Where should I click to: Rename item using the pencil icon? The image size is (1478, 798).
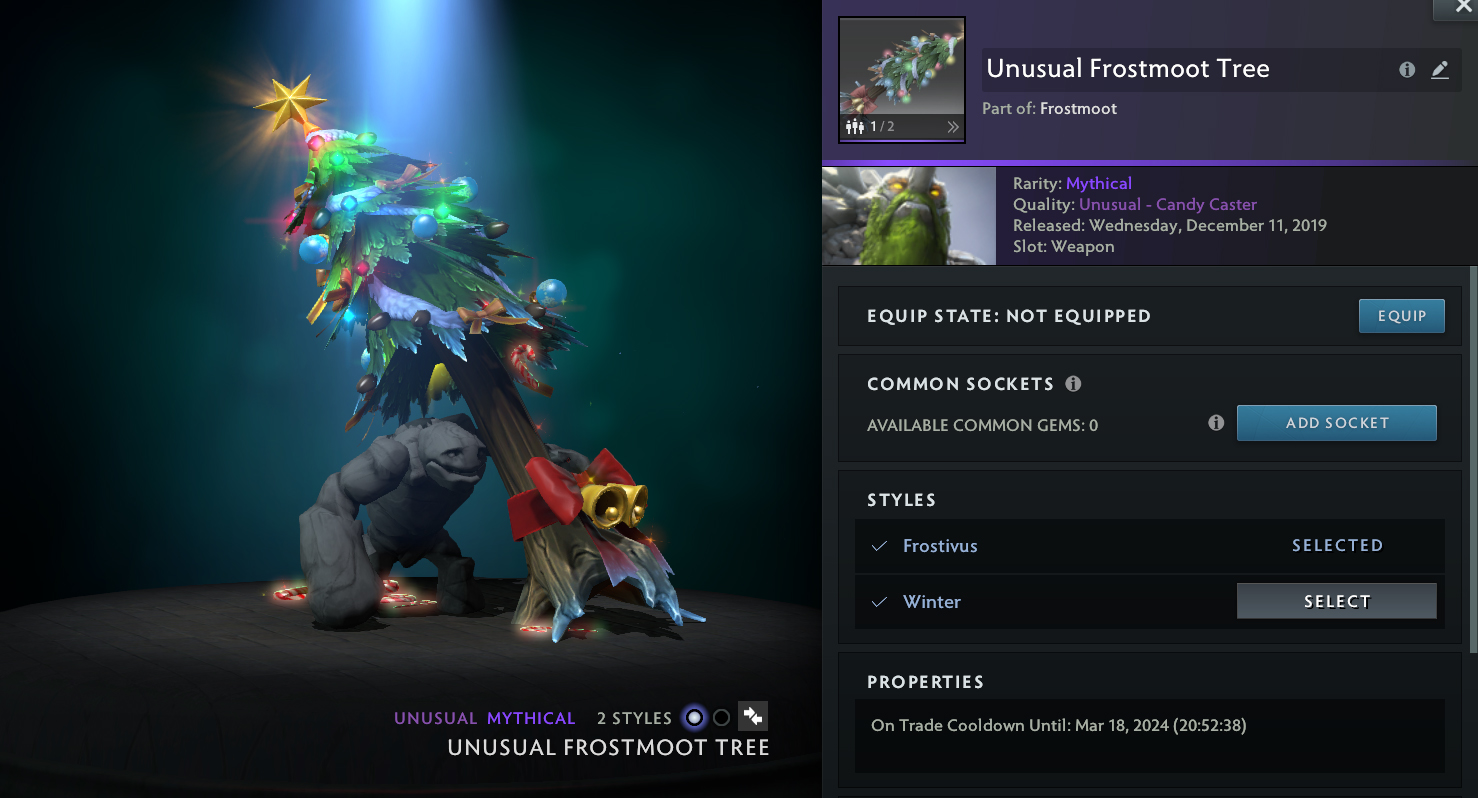pyautogui.click(x=1440, y=70)
